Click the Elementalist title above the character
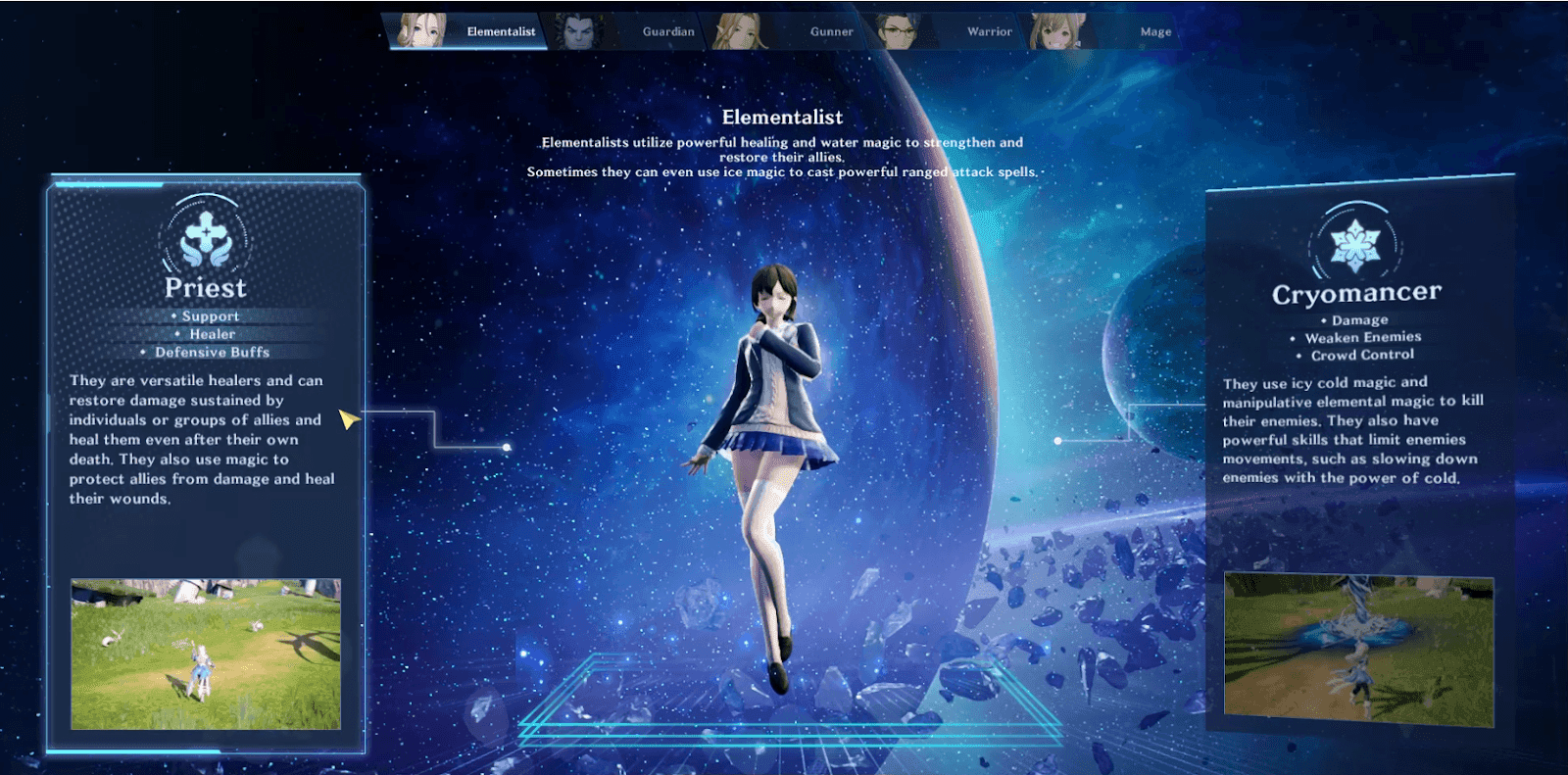This screenshot has width=1568, height=775. point(783,117)
